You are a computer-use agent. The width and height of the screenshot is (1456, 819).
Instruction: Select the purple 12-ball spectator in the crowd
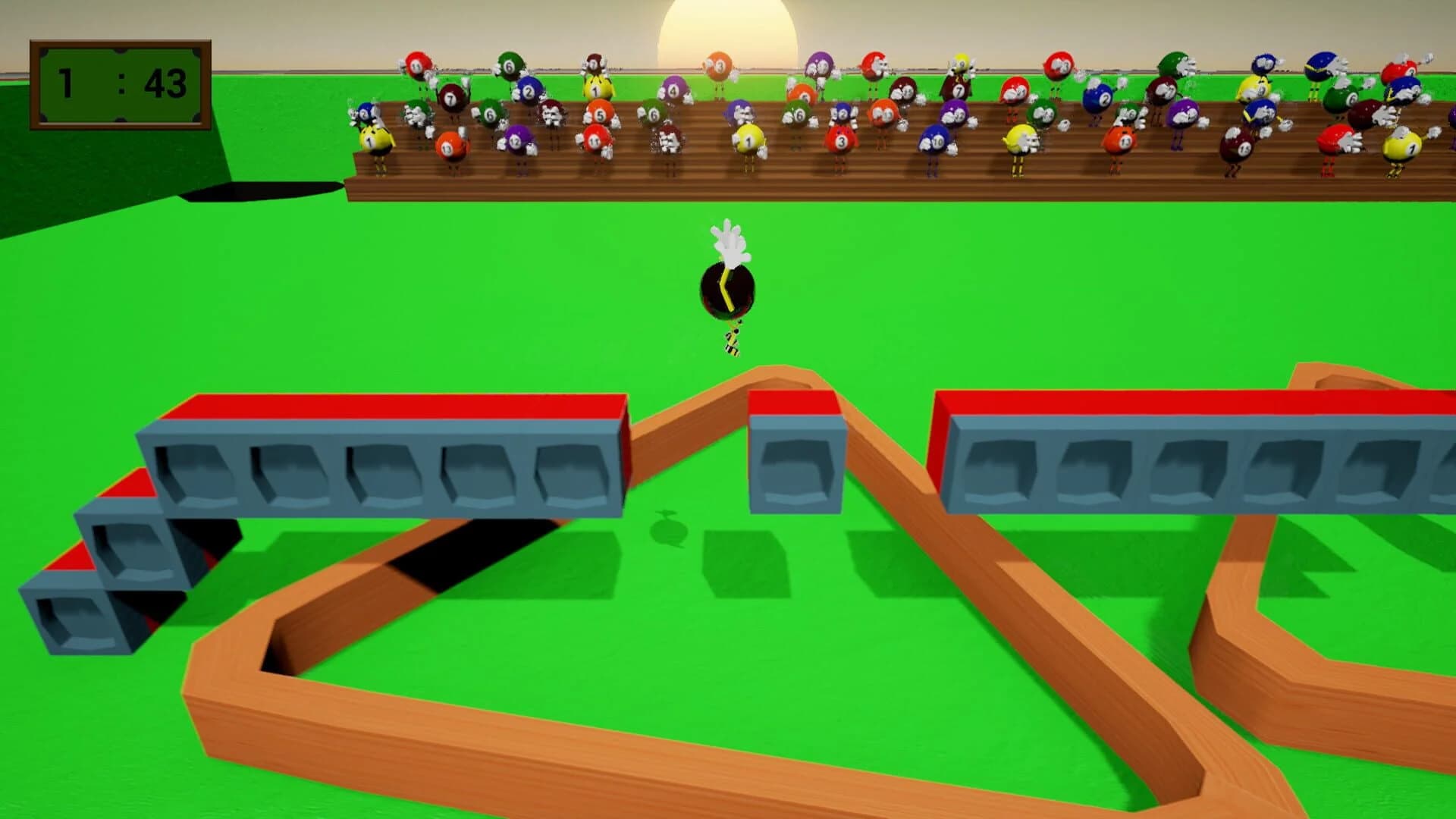514,142
